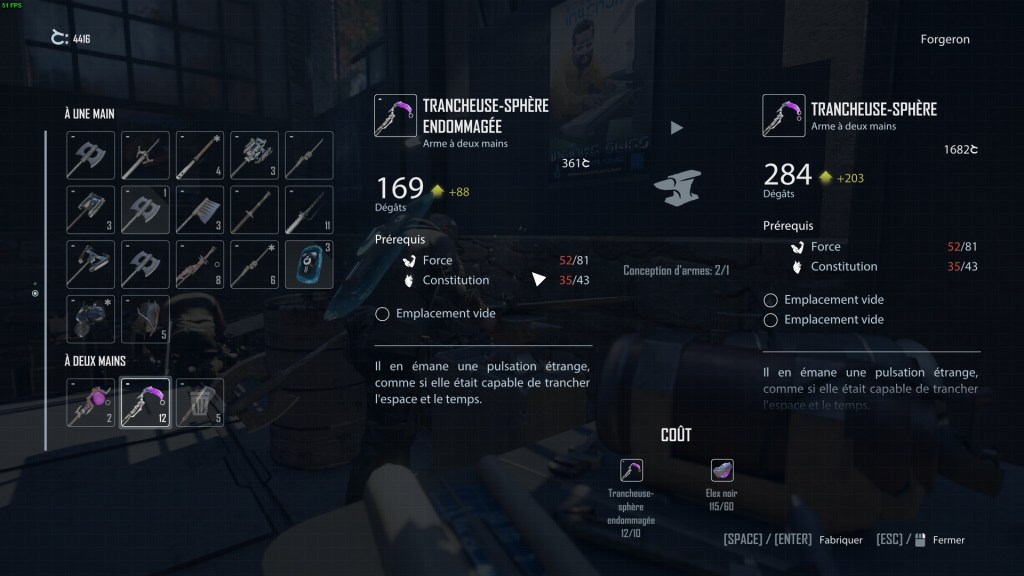Select the blue device item with quantity 3
Screen dimensions: 1024x576
point(308,264)
